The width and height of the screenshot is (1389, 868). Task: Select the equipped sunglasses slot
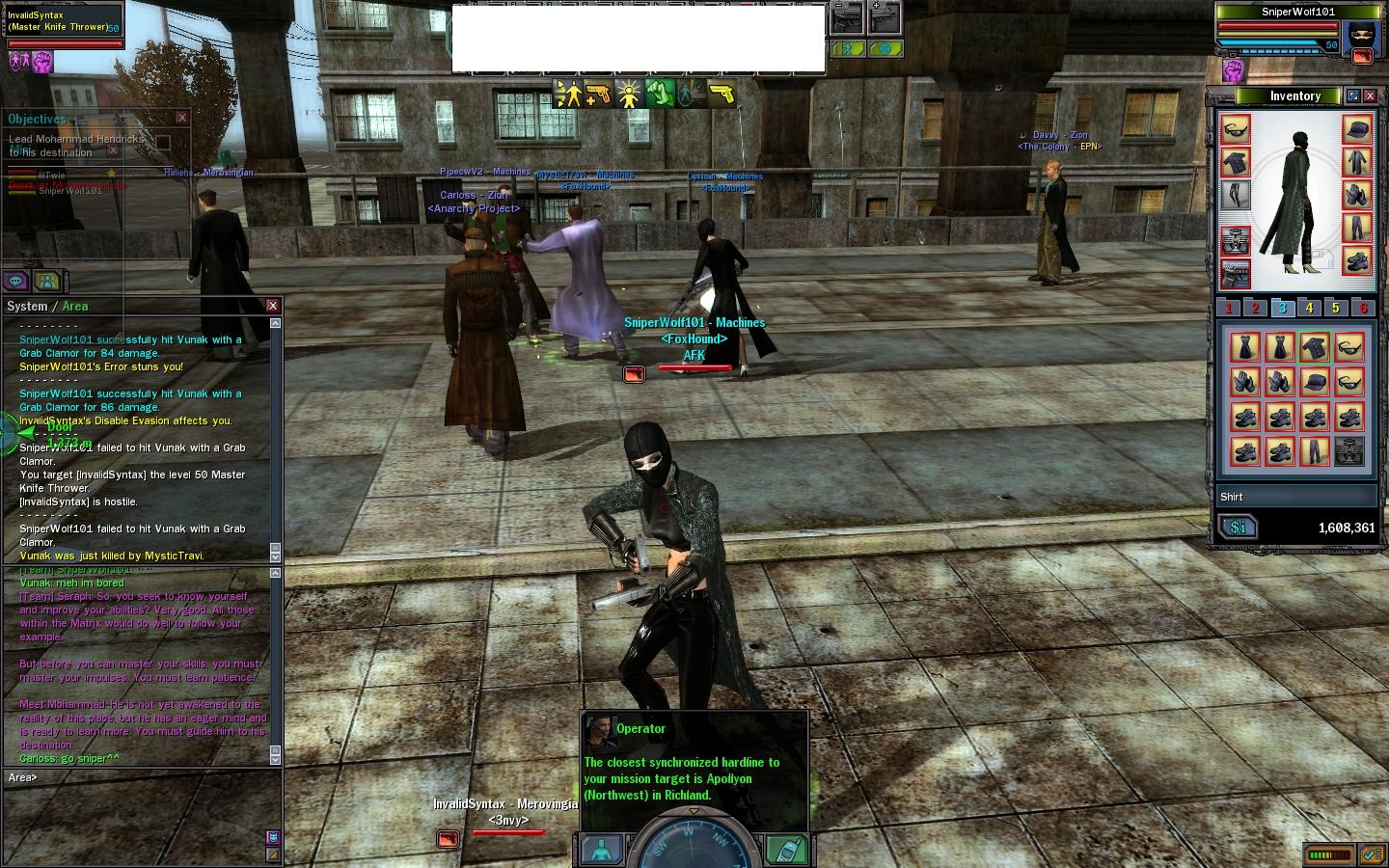pos(1236,129)
